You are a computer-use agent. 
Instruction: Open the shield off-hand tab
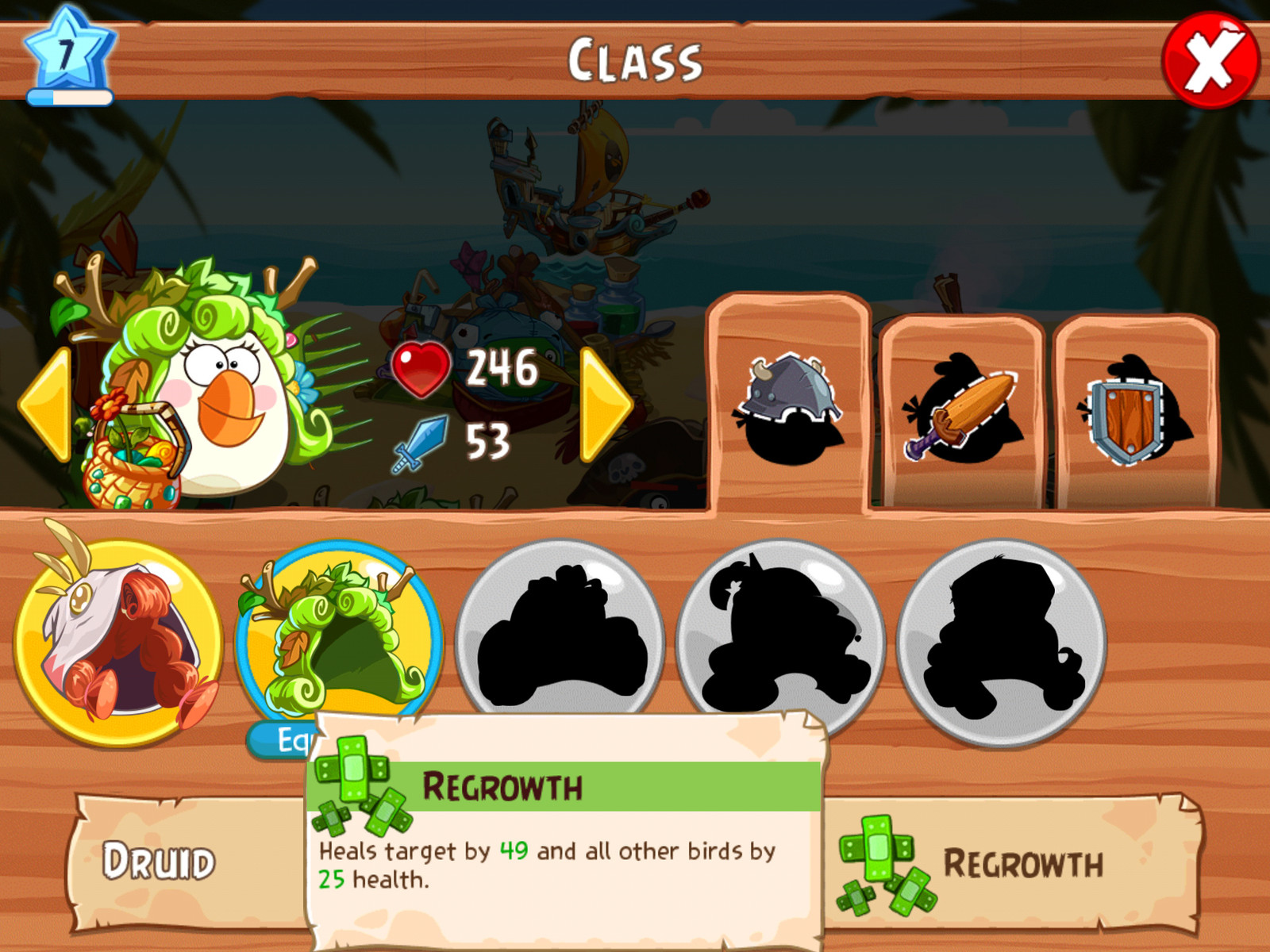click(1134, 414)
